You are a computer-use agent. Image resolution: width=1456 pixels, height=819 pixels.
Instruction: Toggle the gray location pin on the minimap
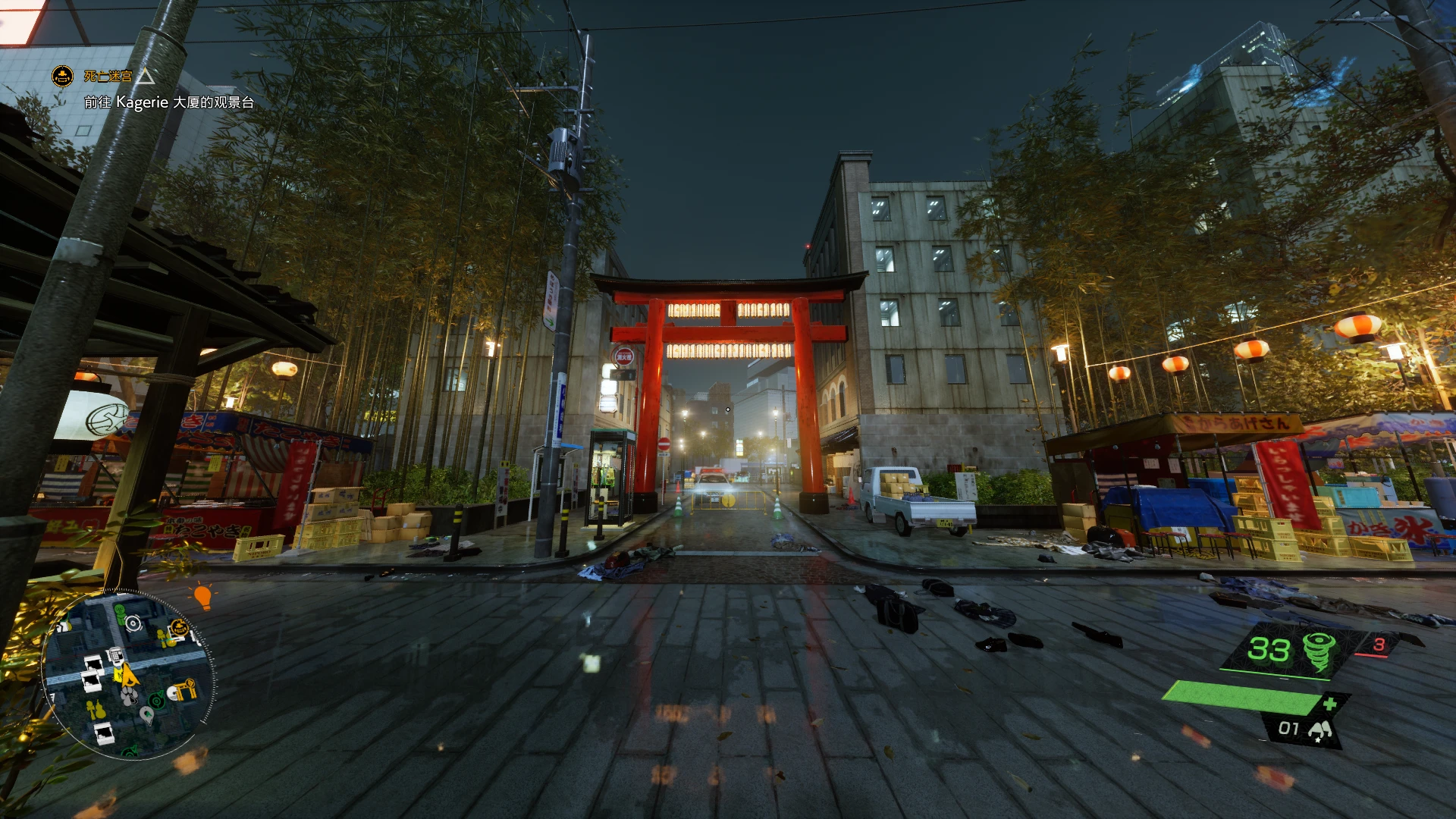pos(147,715)
